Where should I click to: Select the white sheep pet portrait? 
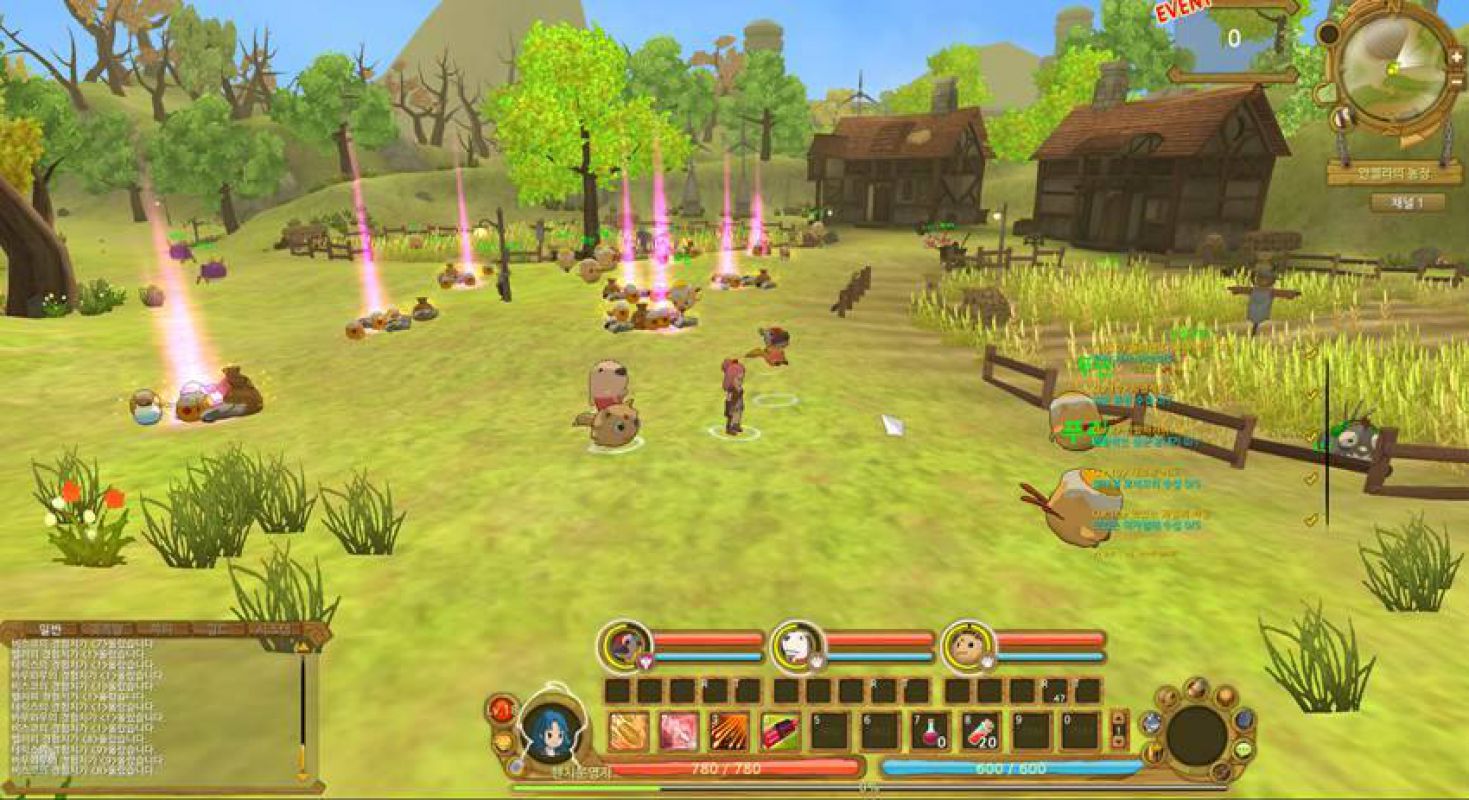click(798, 646)
